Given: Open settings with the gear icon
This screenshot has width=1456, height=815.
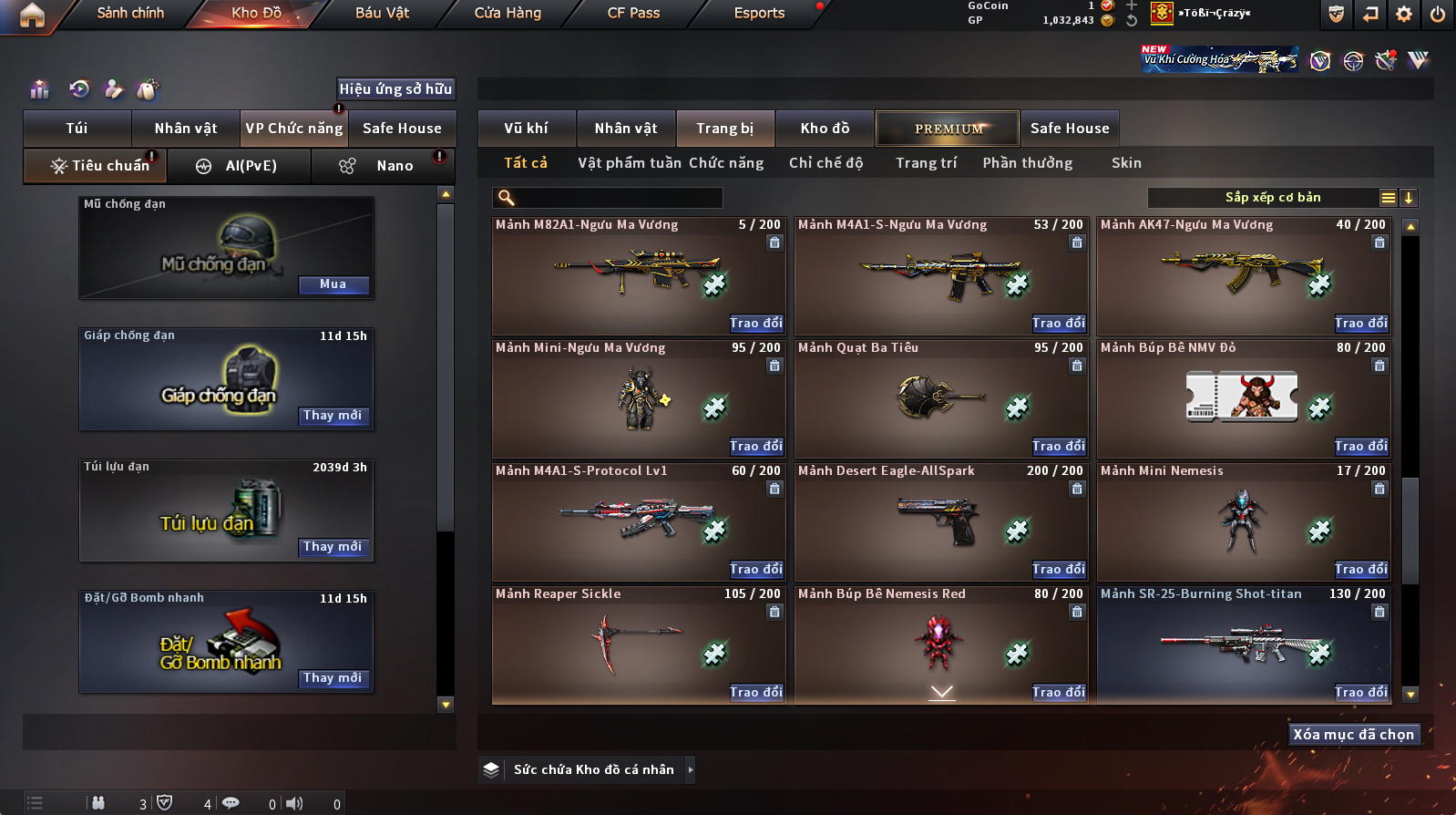Looking at the screenshot, I should point(1404,14).
